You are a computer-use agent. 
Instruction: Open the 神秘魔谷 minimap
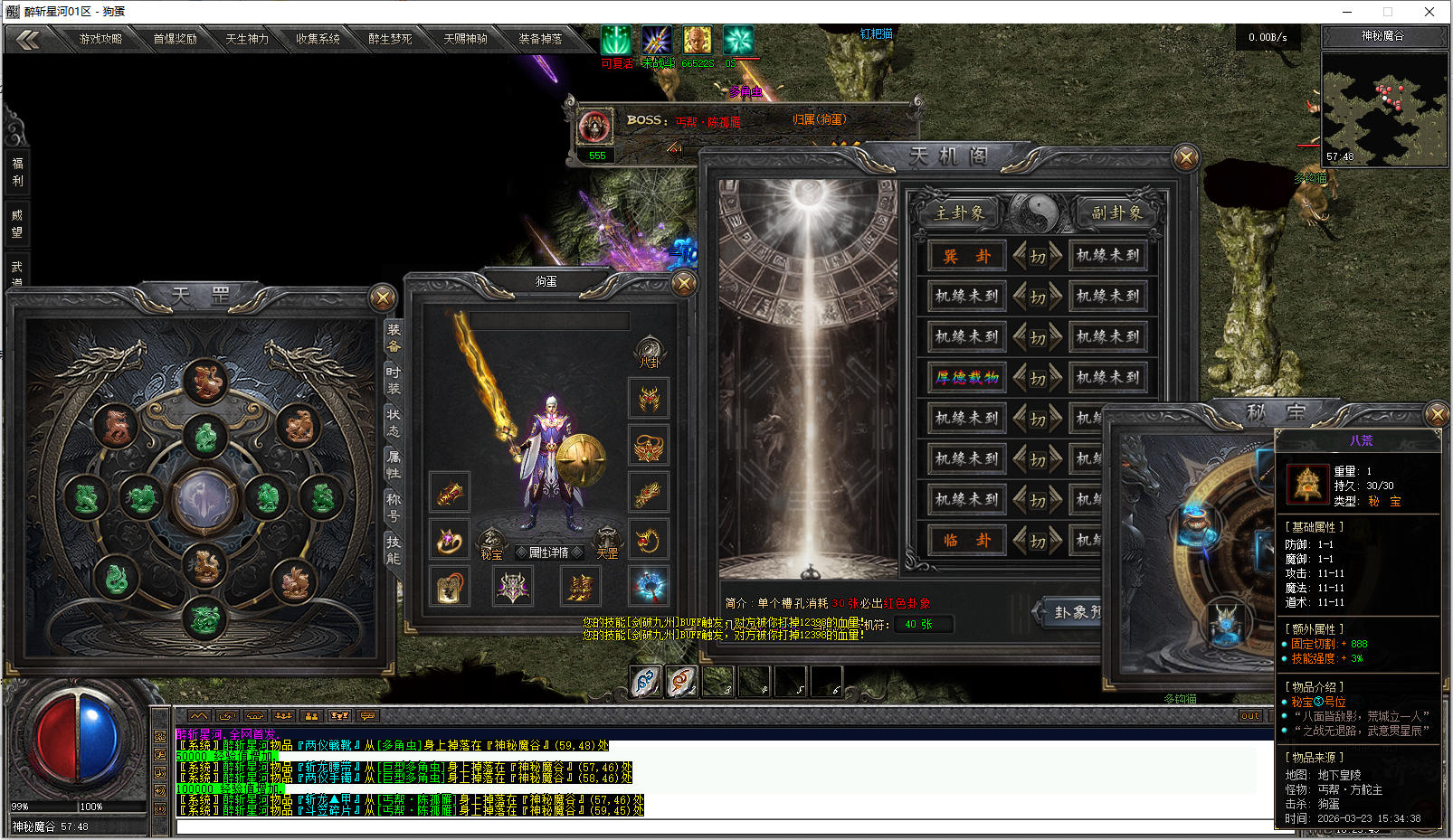pyautogui.click(x=1384, y=109)
